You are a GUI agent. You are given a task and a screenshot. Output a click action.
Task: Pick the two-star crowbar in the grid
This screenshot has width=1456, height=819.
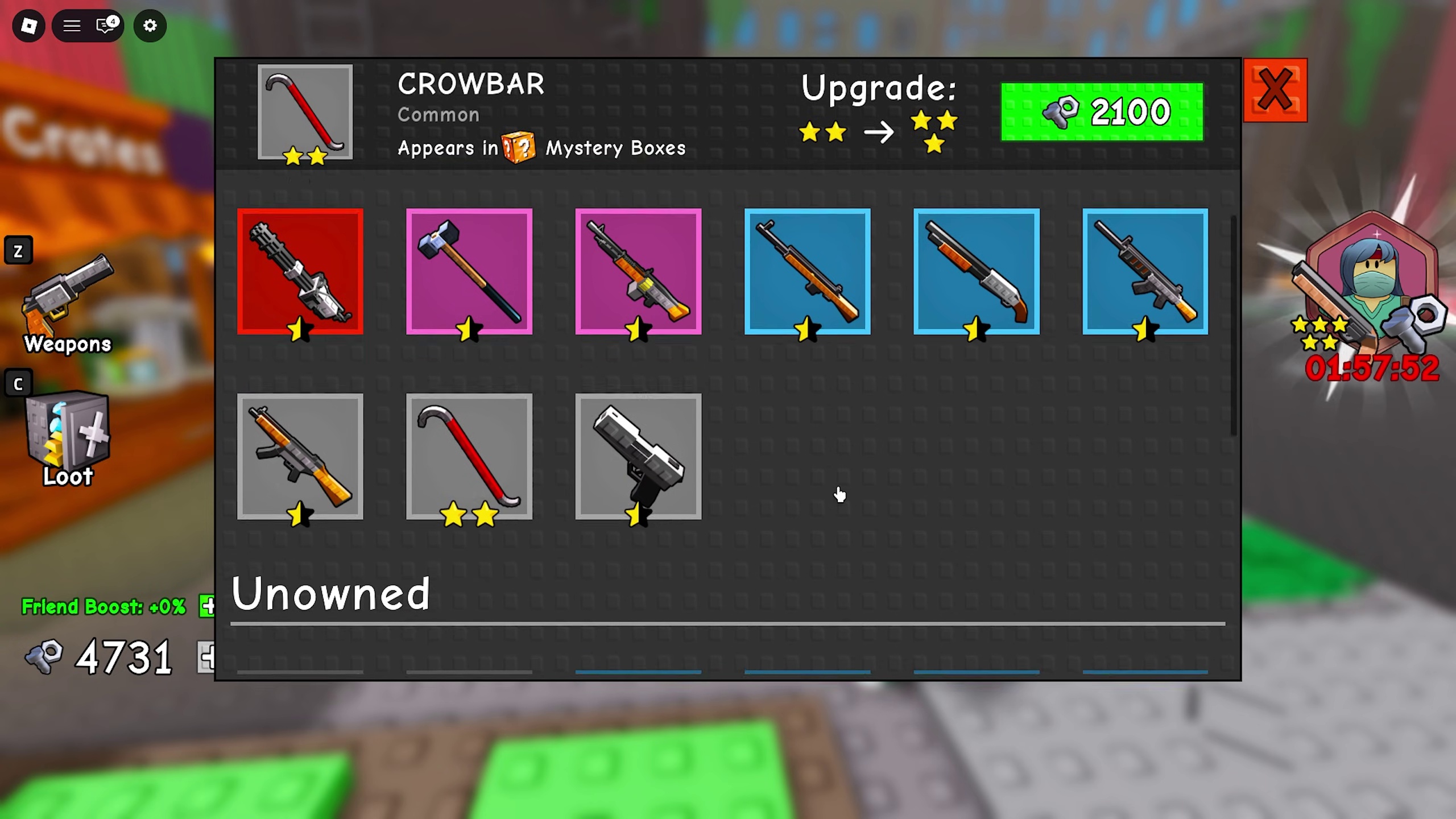tap(469, 456)
